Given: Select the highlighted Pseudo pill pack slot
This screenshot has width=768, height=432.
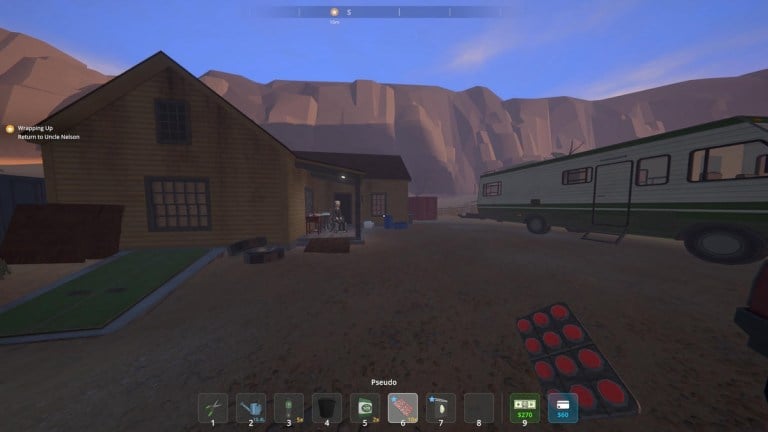Looking at the screenshot, I should (403, 407).
